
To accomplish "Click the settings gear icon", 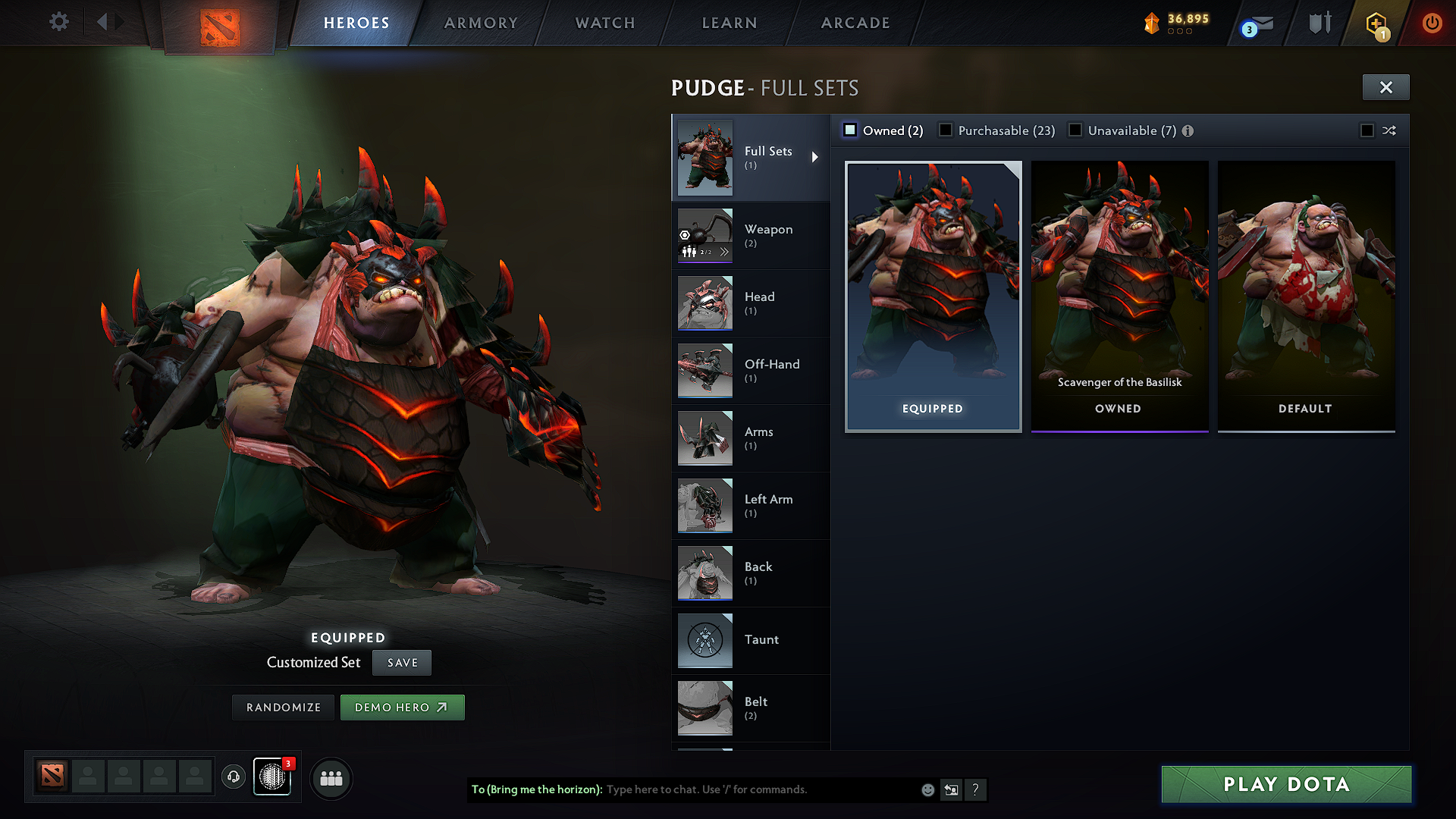I will click(58, 22).
